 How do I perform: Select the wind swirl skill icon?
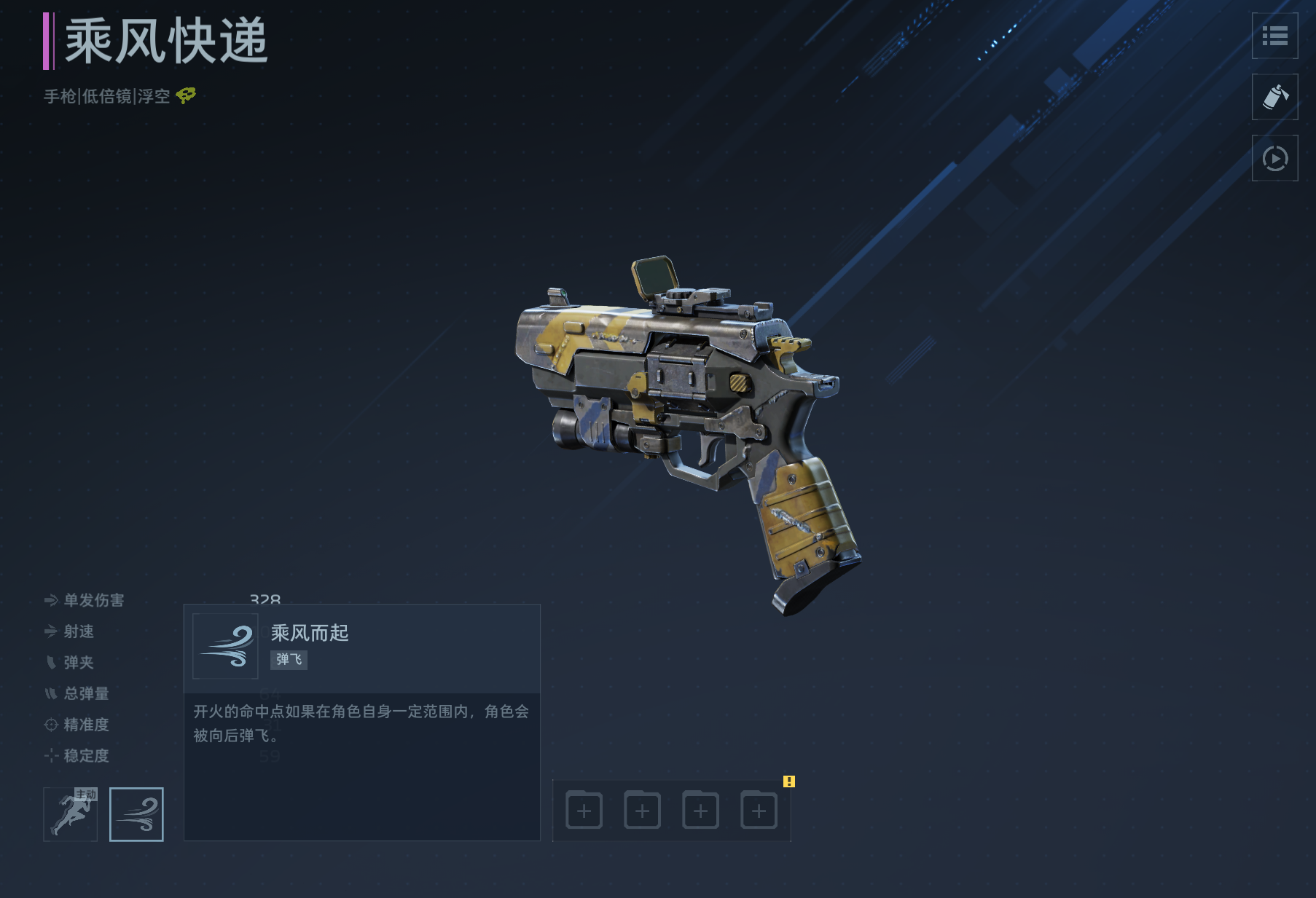coord(136,814)
